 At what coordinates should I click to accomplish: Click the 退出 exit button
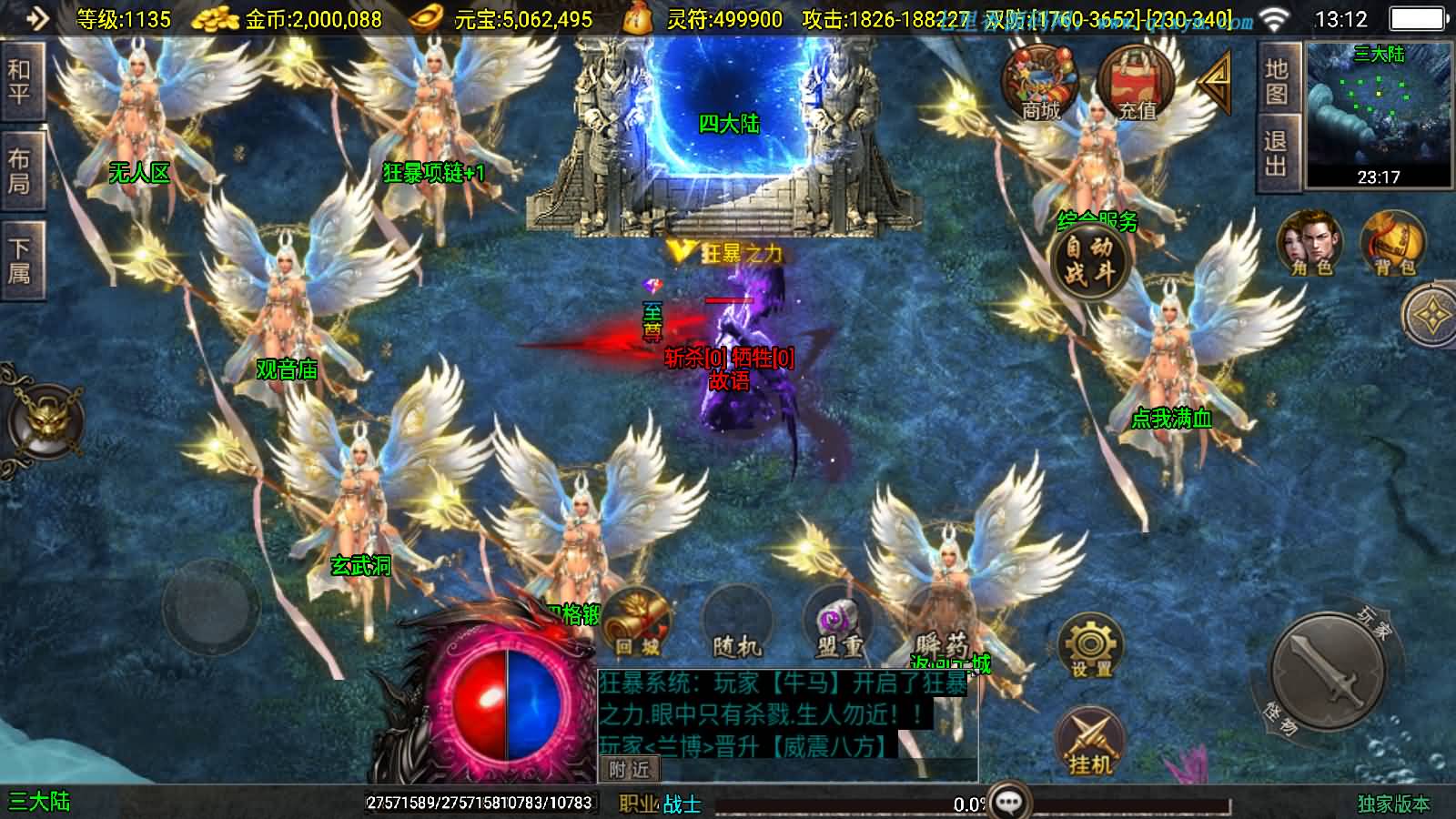click(x=1277, y=154)
